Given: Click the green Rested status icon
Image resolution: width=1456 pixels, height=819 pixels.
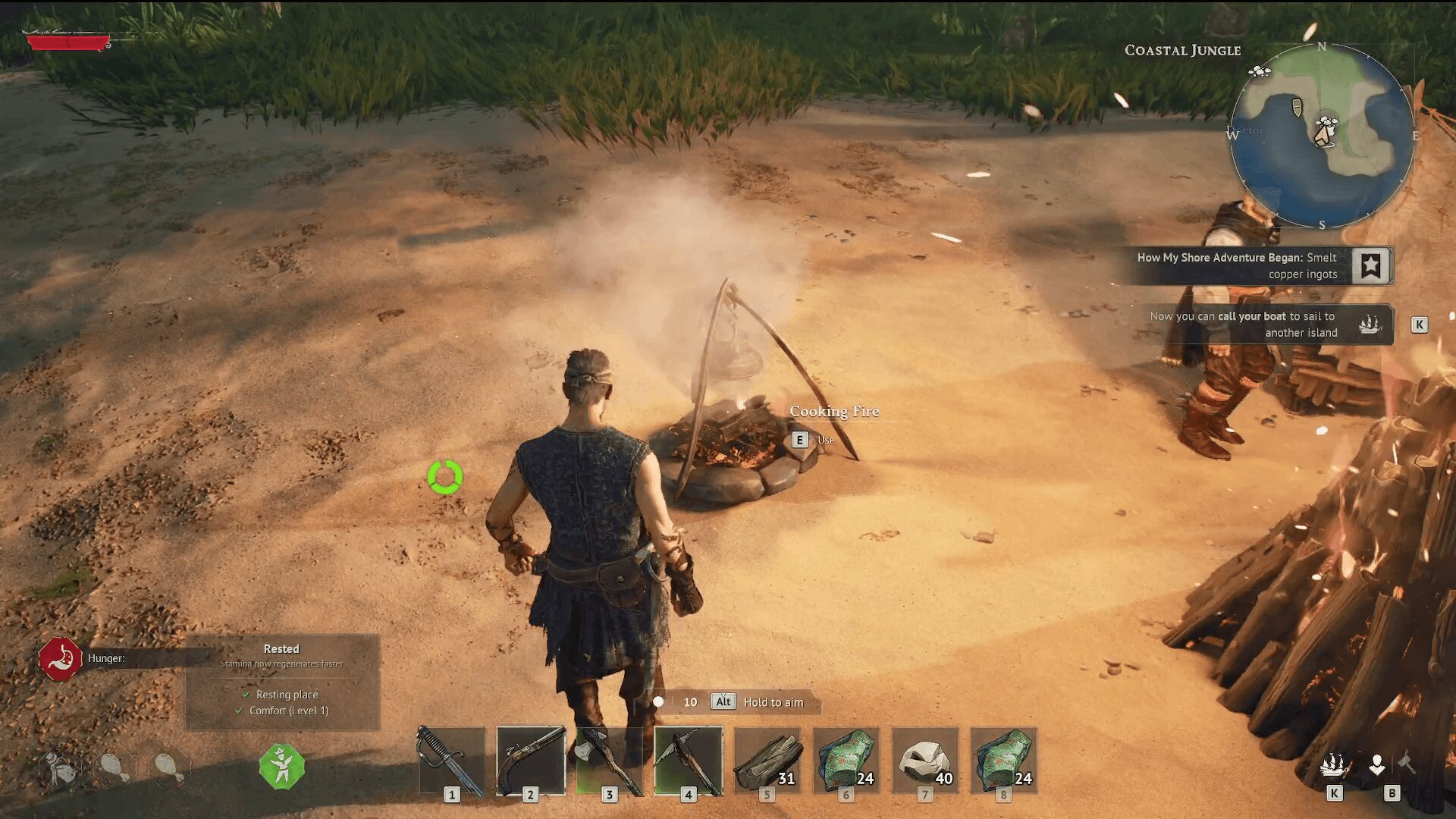Looking at the screenshot, I should click(x=282, y=767).
